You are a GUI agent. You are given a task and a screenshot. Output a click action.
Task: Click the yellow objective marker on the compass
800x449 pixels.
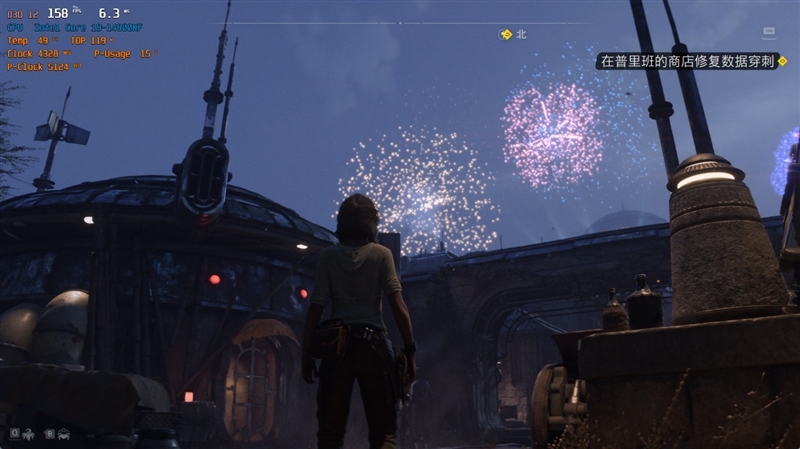click(x=506, y=34)
